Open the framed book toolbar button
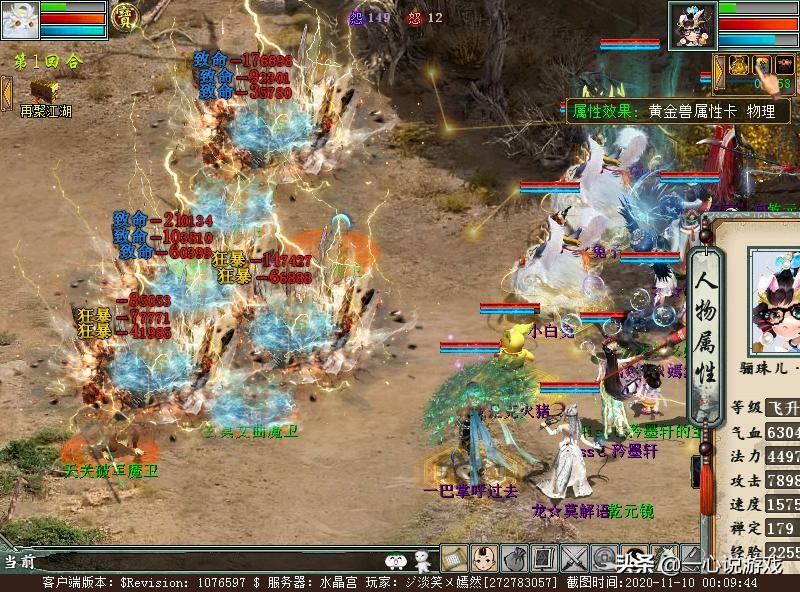This screenshot has width=800, height=592. click(x=544, y=558)
